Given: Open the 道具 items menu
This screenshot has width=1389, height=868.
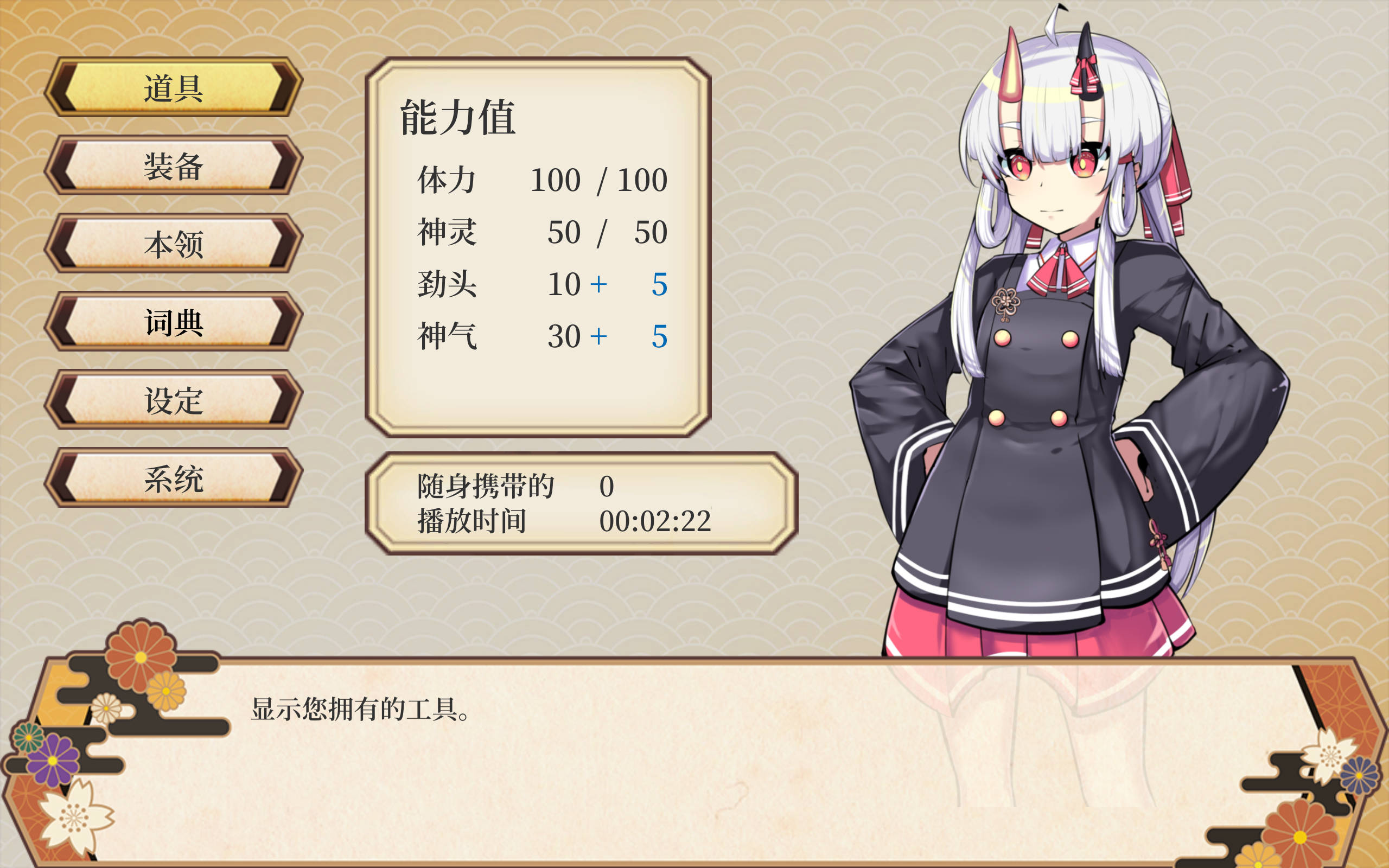Looking at the screenshot, I should [173, 87].
